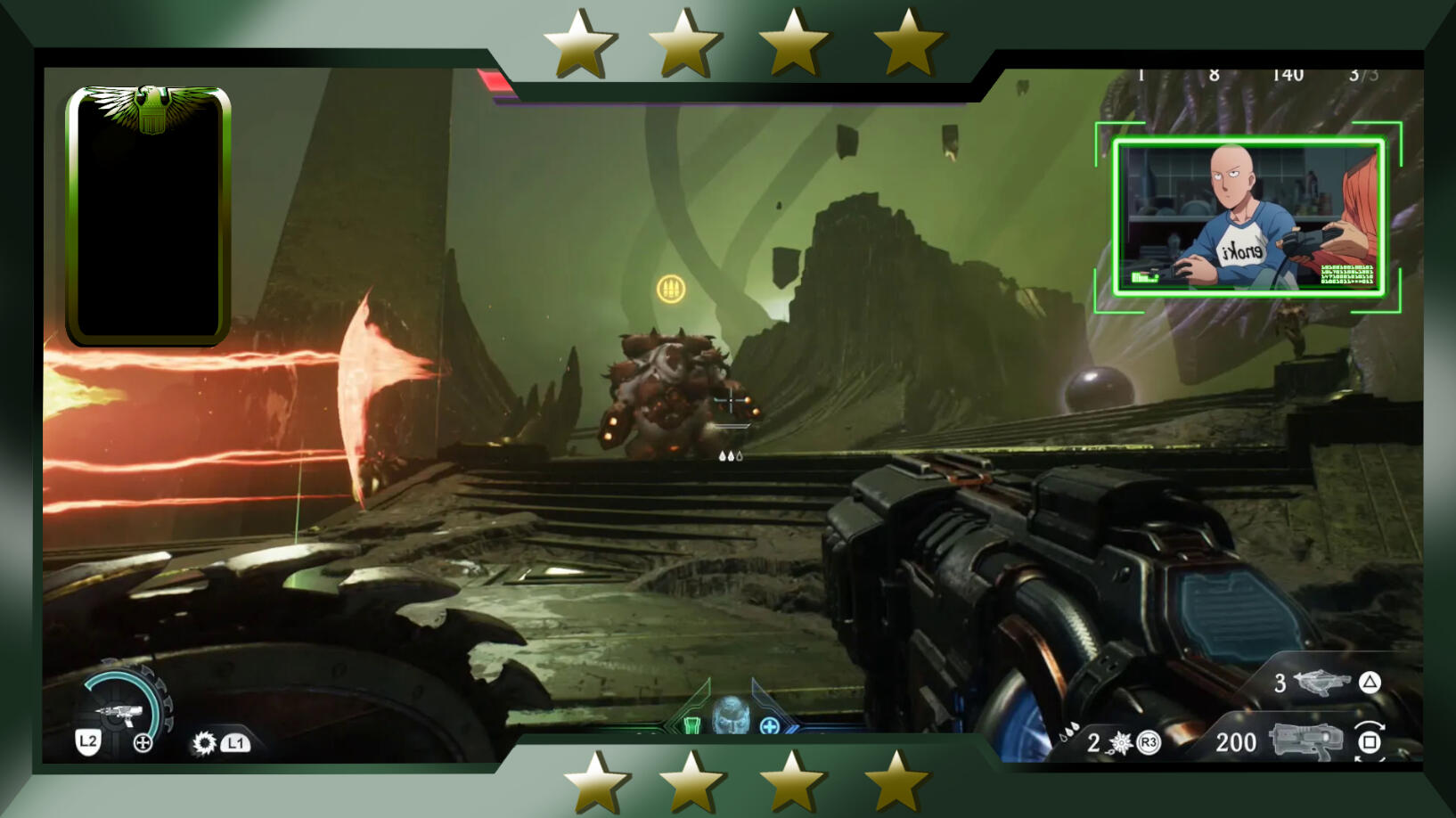Open the anime webcam overlay thumbnail
This screenshot has height=818, width=1456.
1247,217
